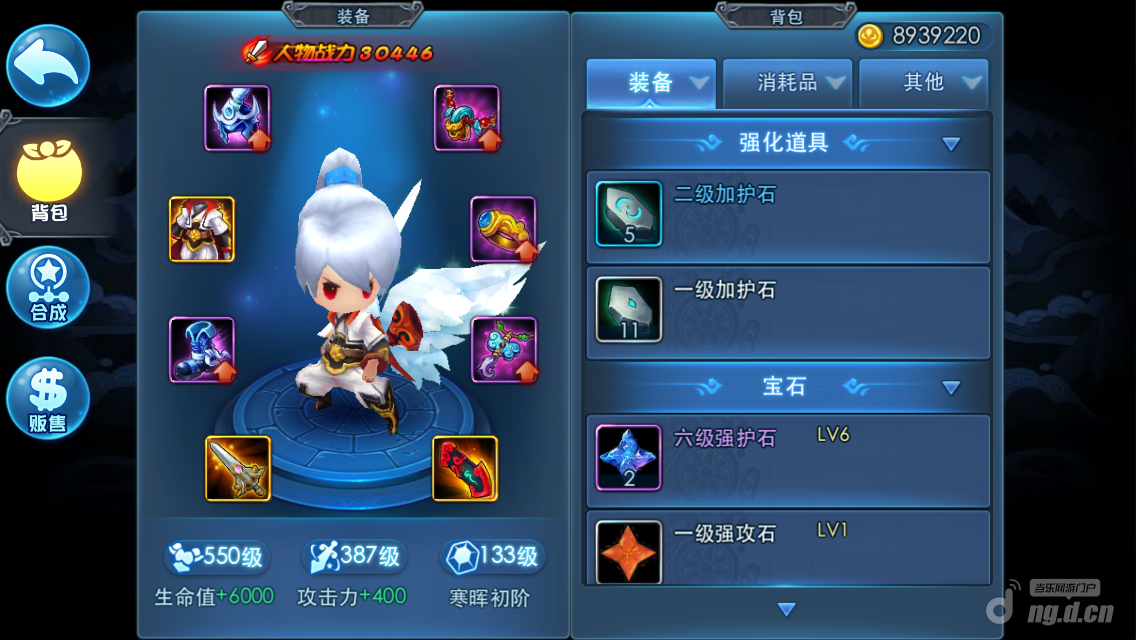Select the equipped blue boots slot
1136x640 pixels.
202,350
